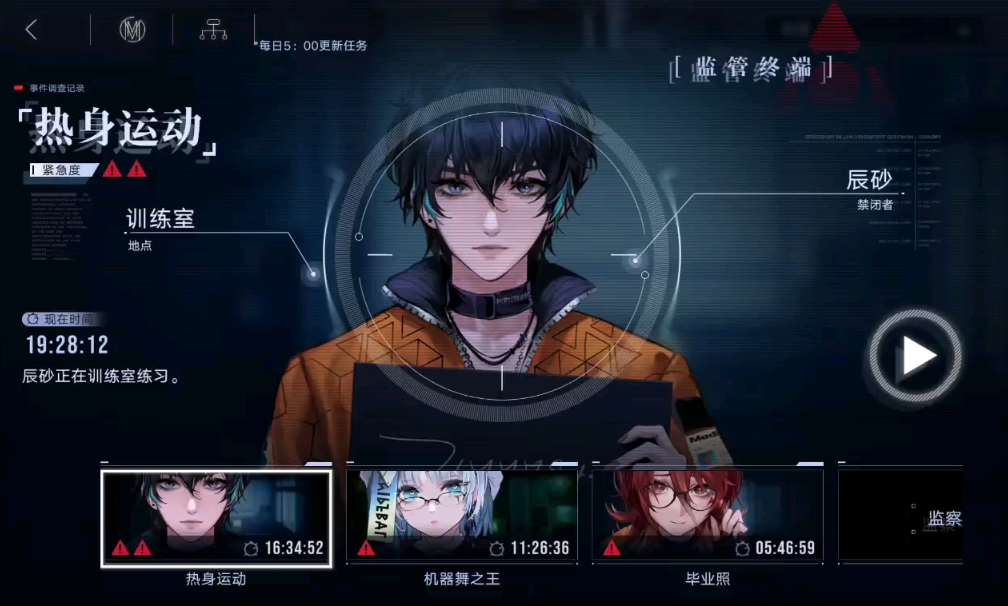Go back with the top-left arrow
1008x606 pixels.
point(32,30)
